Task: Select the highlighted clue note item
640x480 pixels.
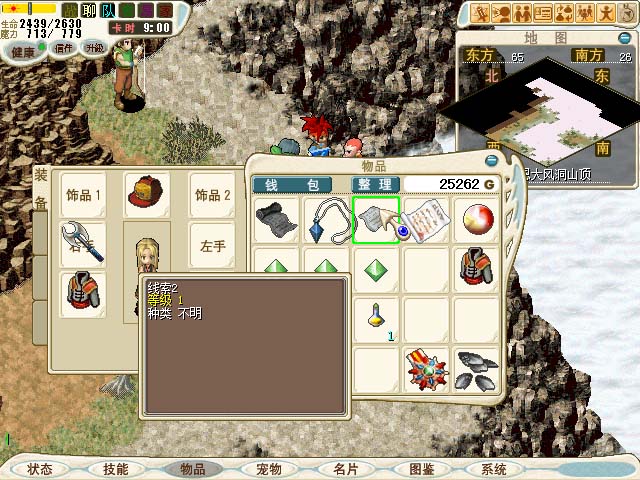Action: (376, 220)
